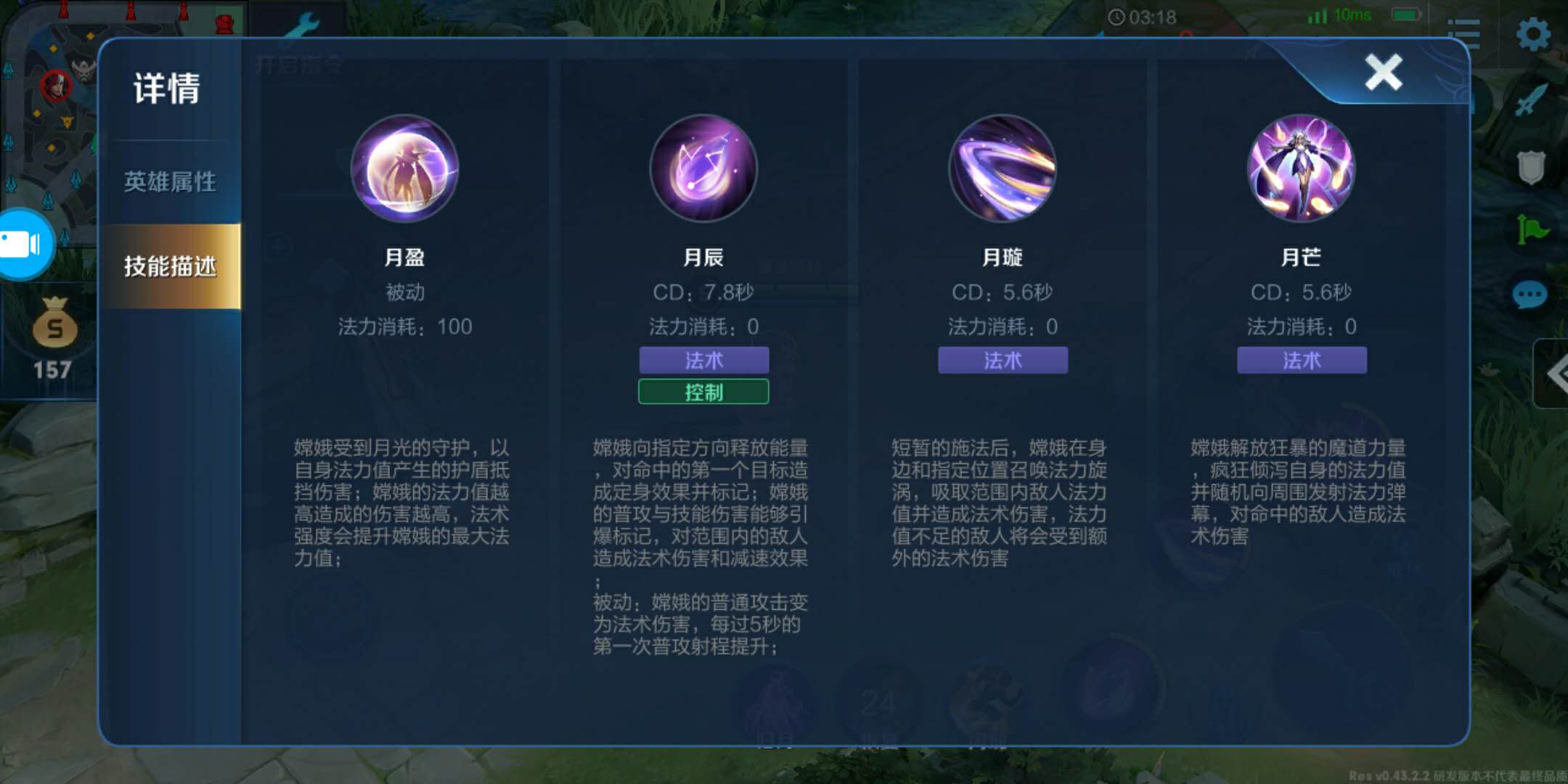The height and width of the screenshot is (784, 1568).
Task: Open the 月璇 skill details icon
Action: click(x=1003, y=168)
